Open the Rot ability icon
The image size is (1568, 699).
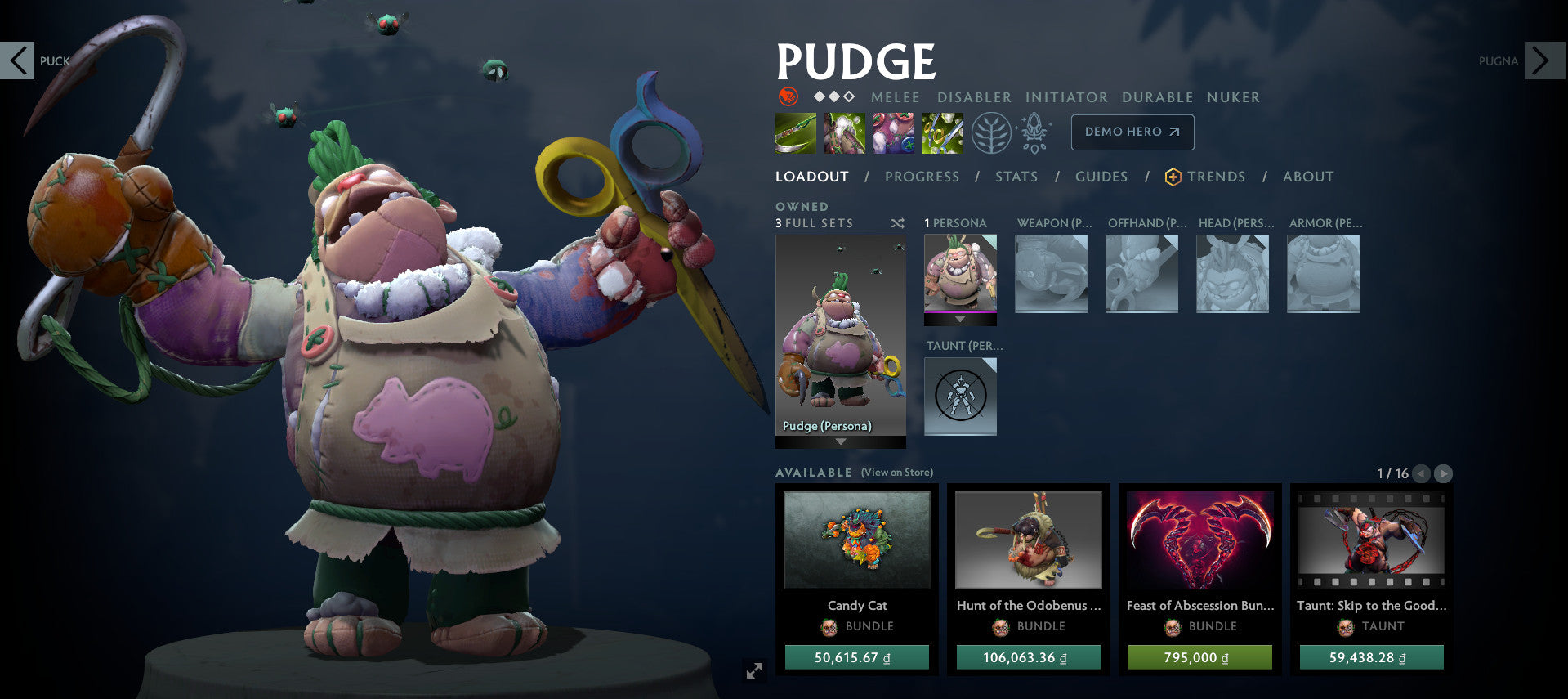pos(843,132)
